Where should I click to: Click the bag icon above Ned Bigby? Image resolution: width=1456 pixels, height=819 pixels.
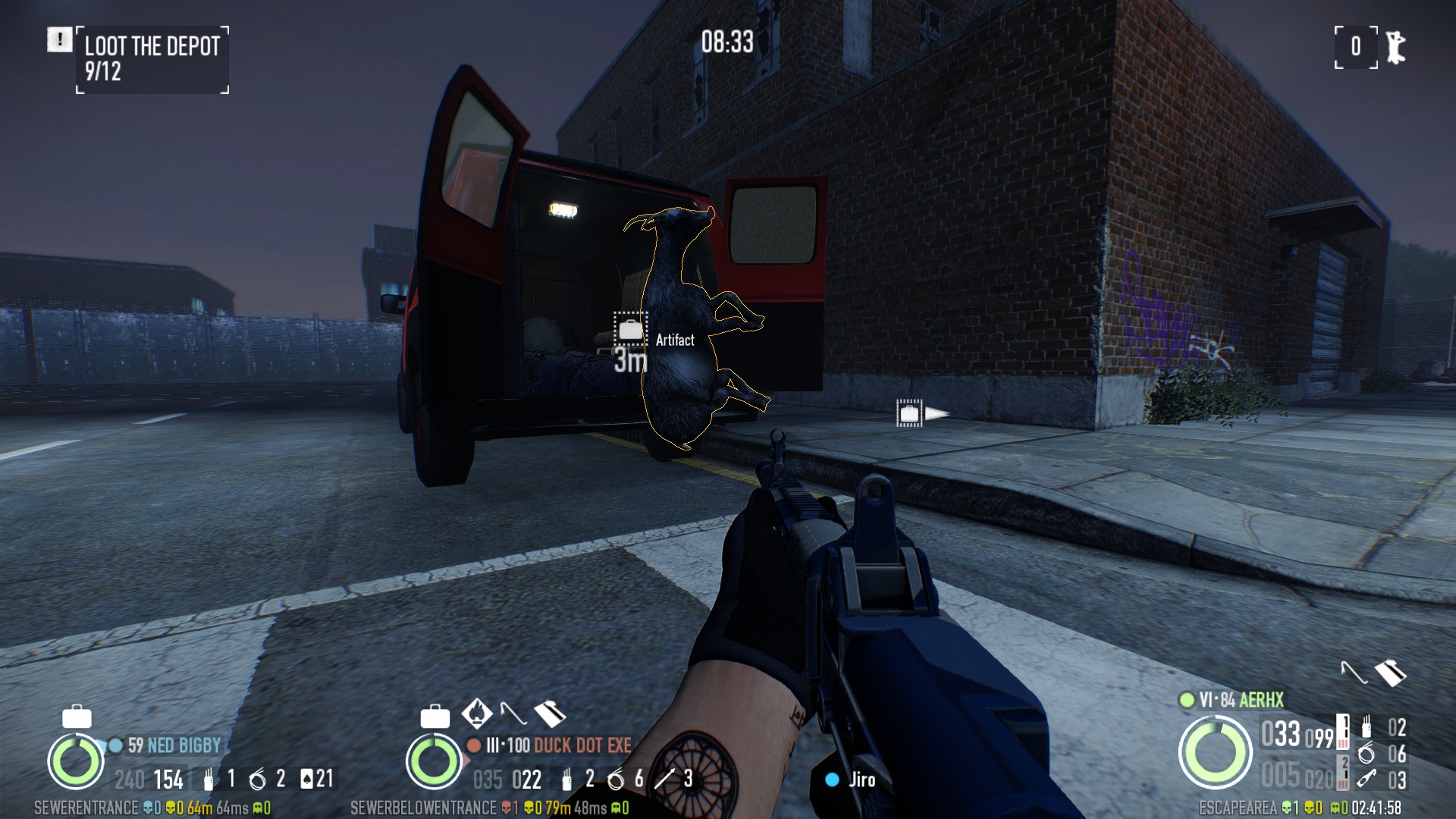click(x=77, y=716)
